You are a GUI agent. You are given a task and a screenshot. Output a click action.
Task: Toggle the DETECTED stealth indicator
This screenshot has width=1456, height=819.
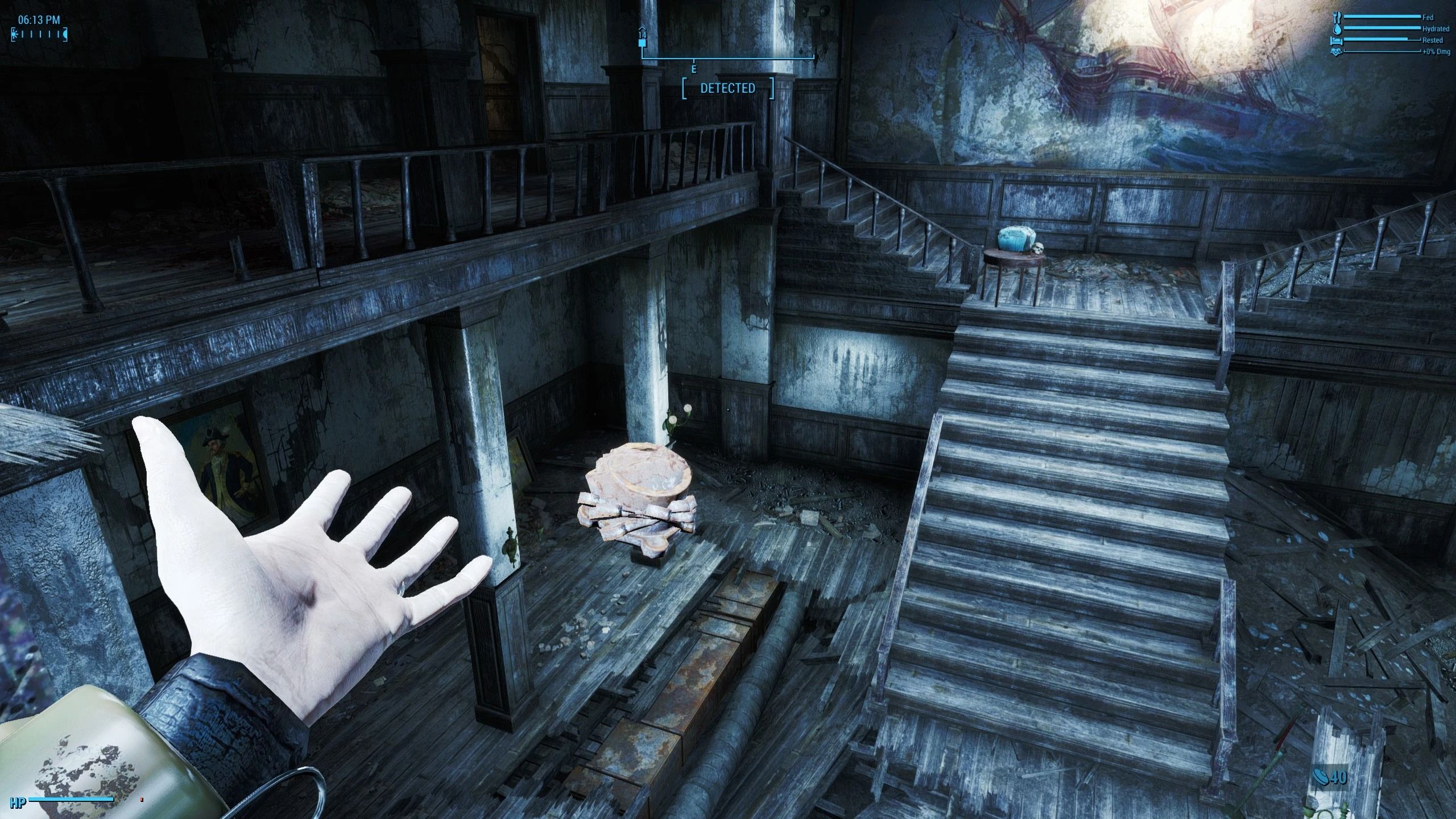pos(728,88)
